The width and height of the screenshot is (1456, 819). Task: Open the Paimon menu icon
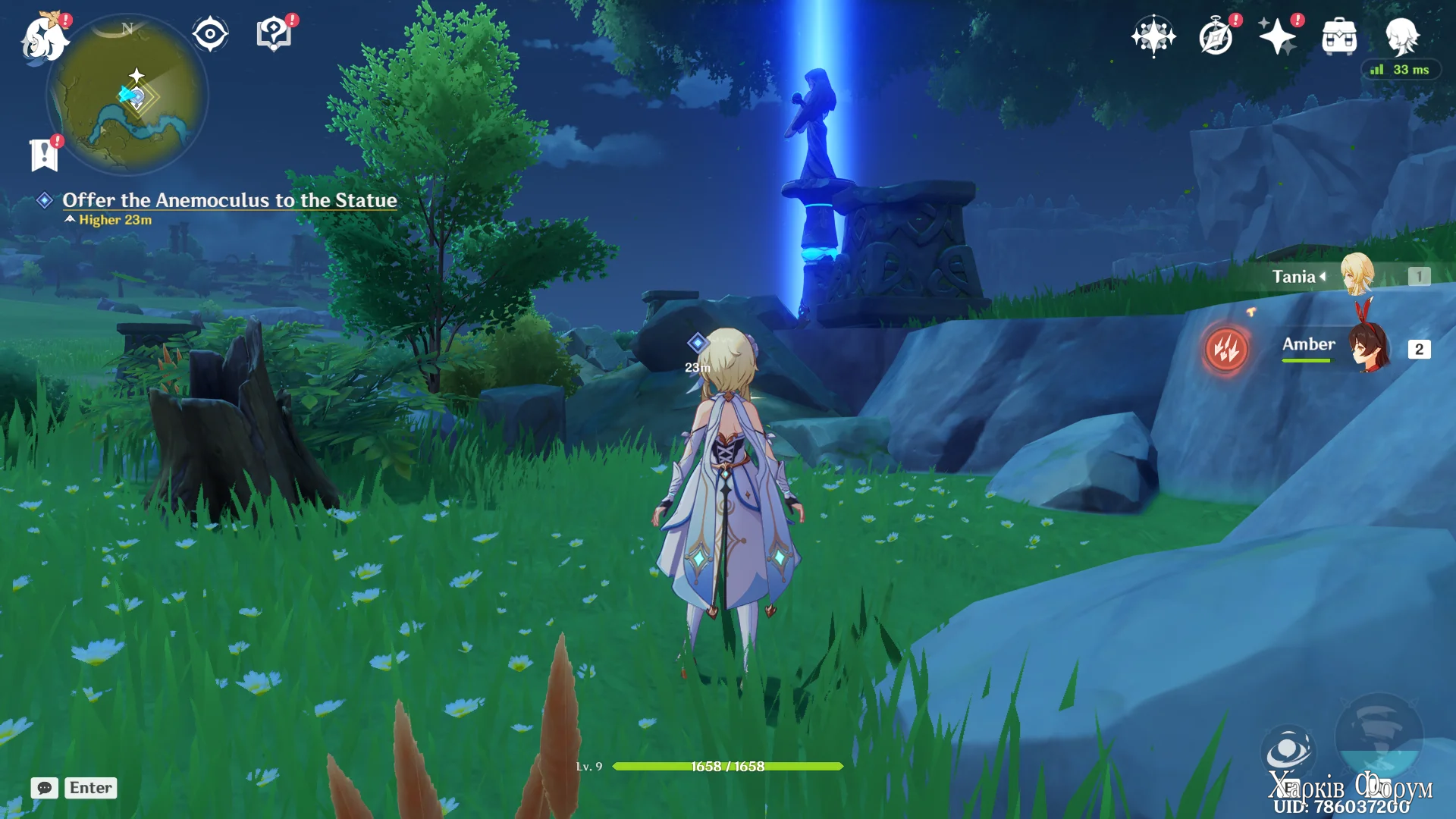click(43, 38)
